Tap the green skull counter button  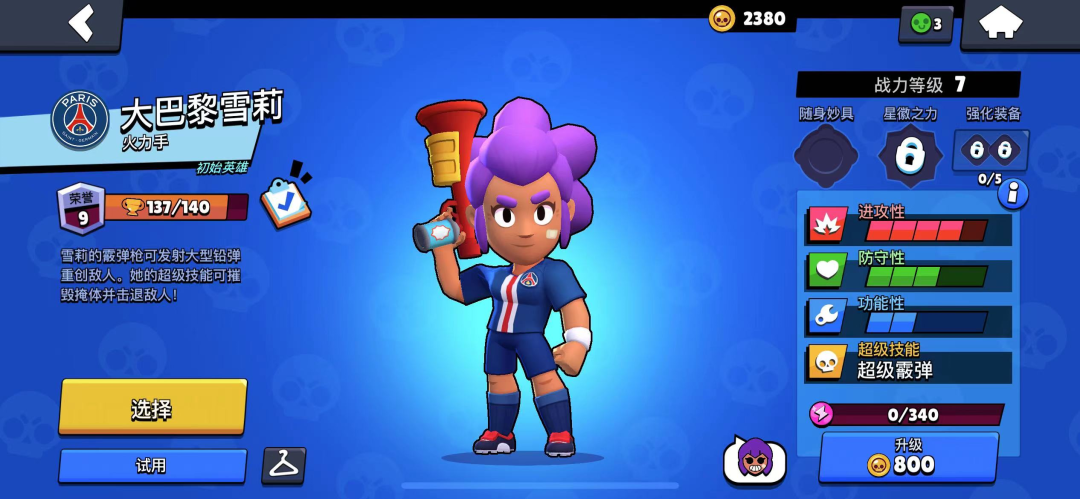click(925, 24)
